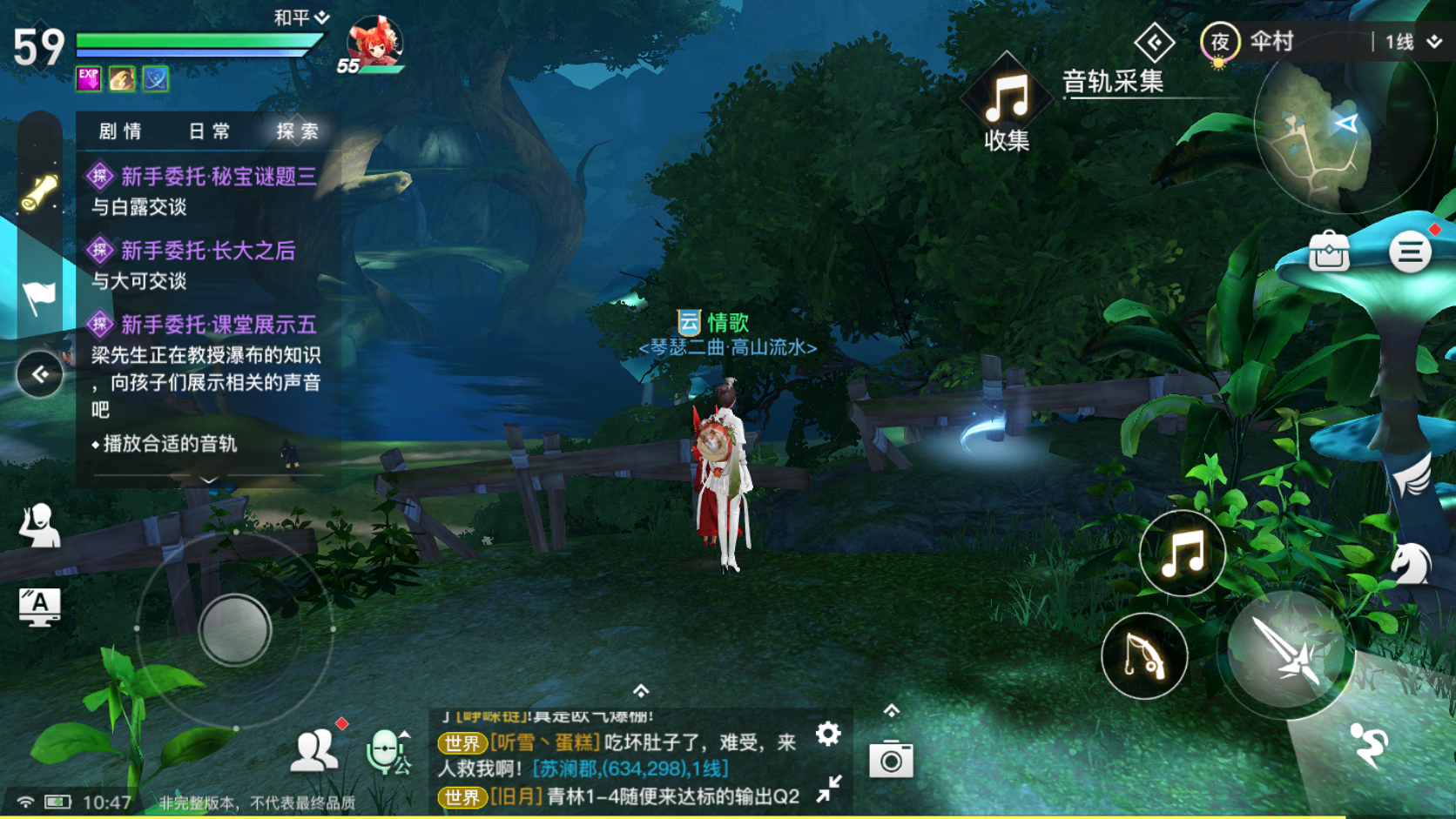Summon mount with the horse head icon

click(x=1411, y=564)
